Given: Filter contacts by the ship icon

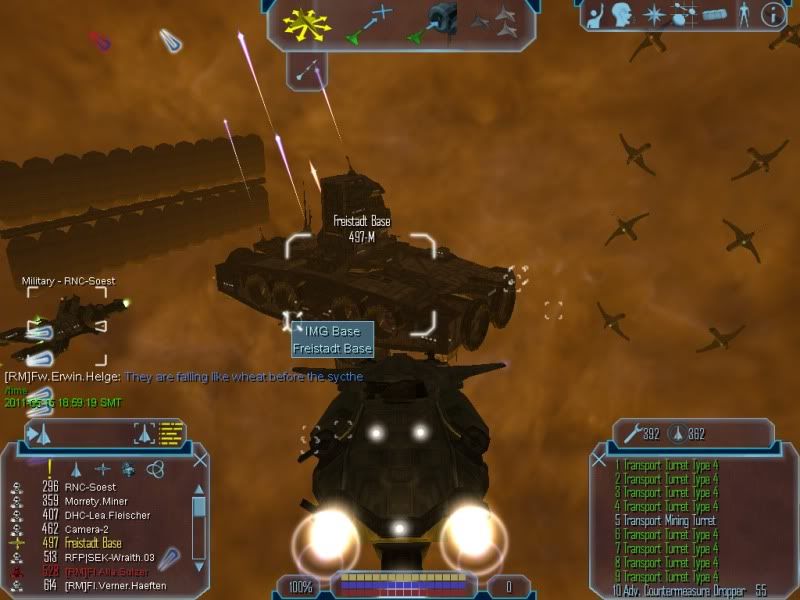Looking at the screenshot, I should (x=76, y=468).
